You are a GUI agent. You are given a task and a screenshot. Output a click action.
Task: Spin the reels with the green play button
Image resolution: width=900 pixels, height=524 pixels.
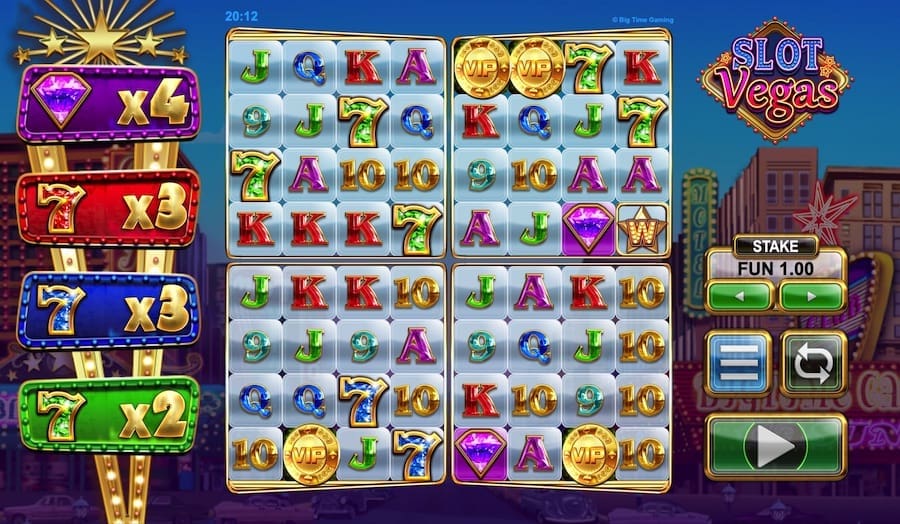tap(776, 445)
